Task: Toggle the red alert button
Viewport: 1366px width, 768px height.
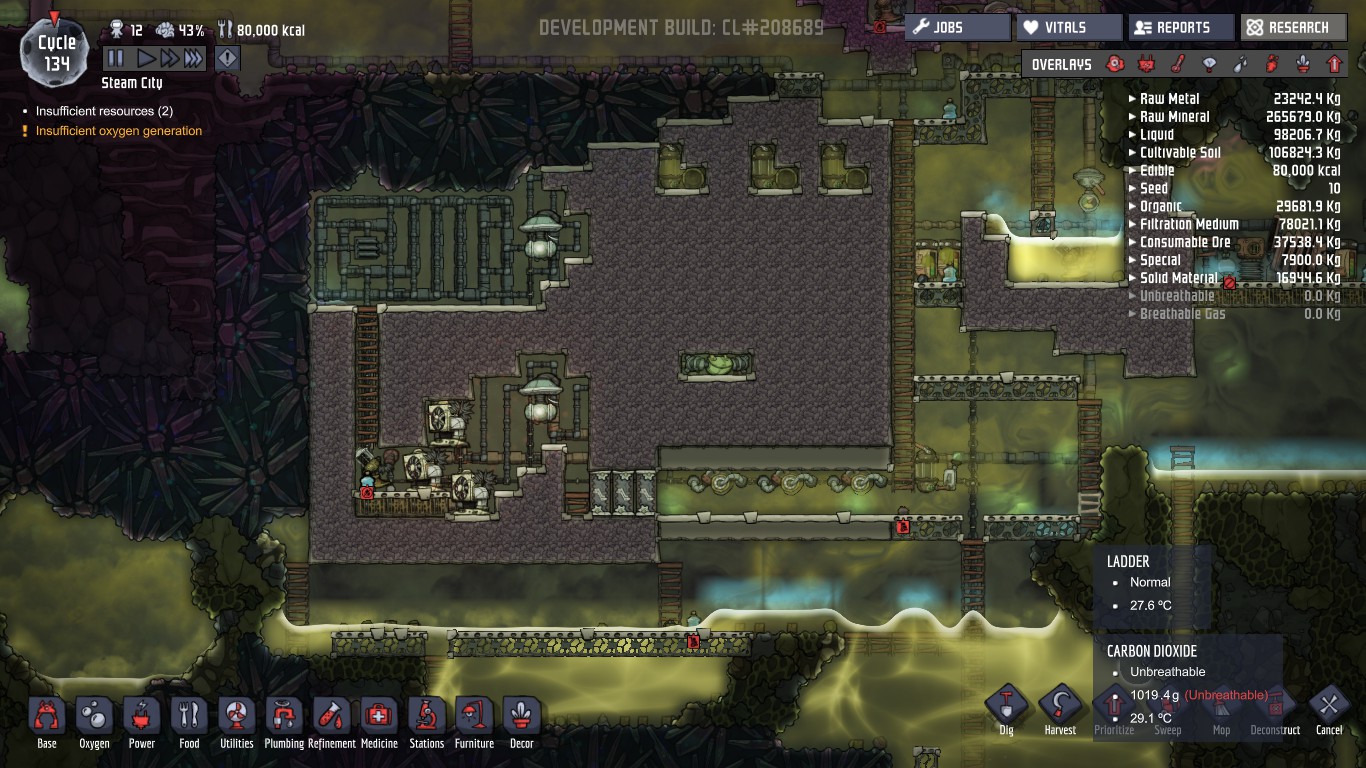Action: pos(228,59)
